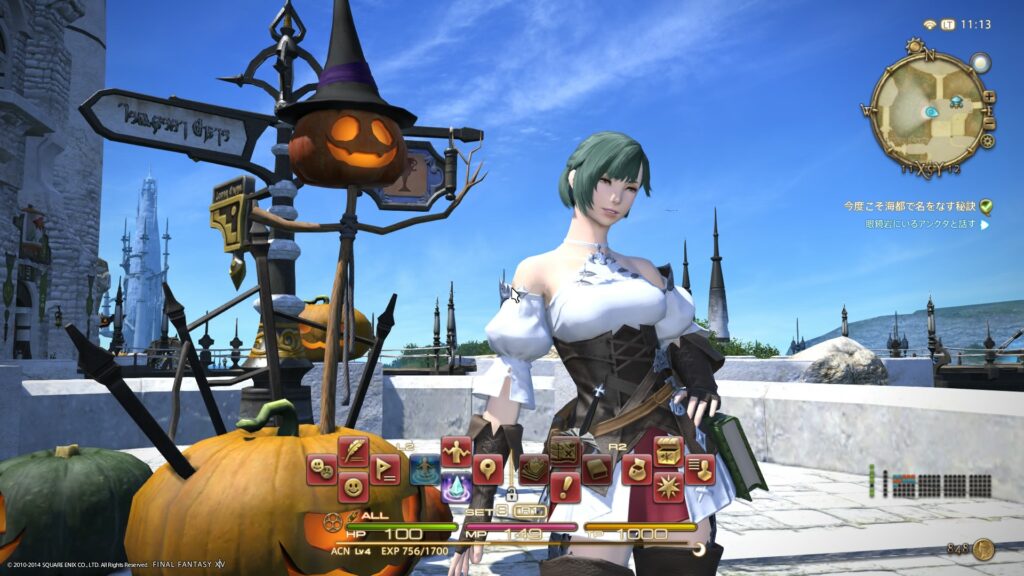
Task: Open the treasure chest icon
Action: (x=668, y=451)
